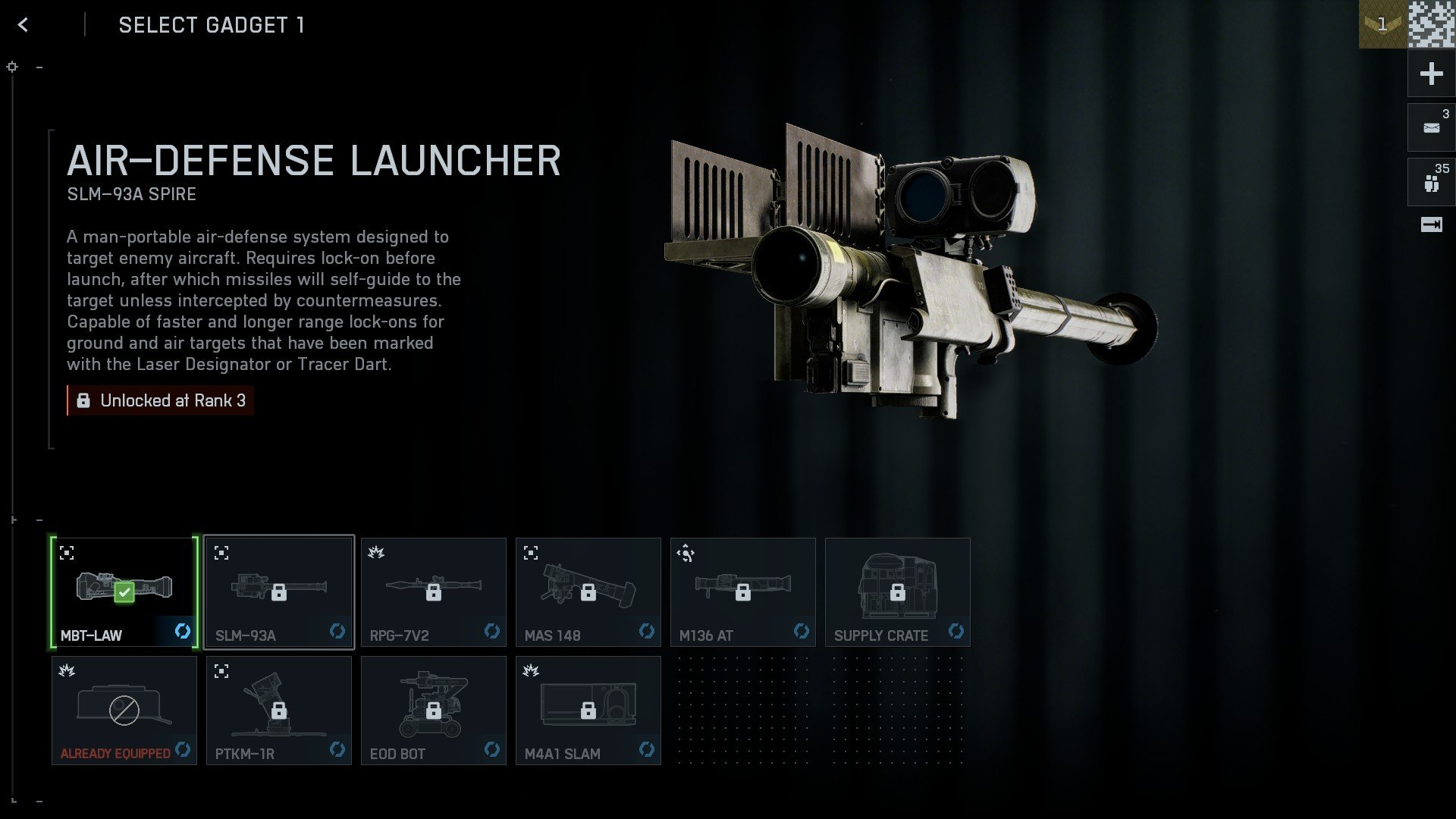This screenshot has height=819, width=1456.
Task: Click the explosion icon on the RPG-7V2 tile
Action: coord(377,554)
